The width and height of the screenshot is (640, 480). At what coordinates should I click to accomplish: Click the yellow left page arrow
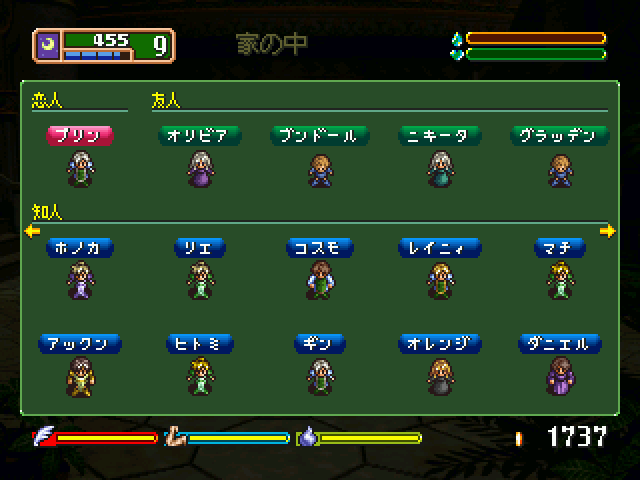pos(32,232)
